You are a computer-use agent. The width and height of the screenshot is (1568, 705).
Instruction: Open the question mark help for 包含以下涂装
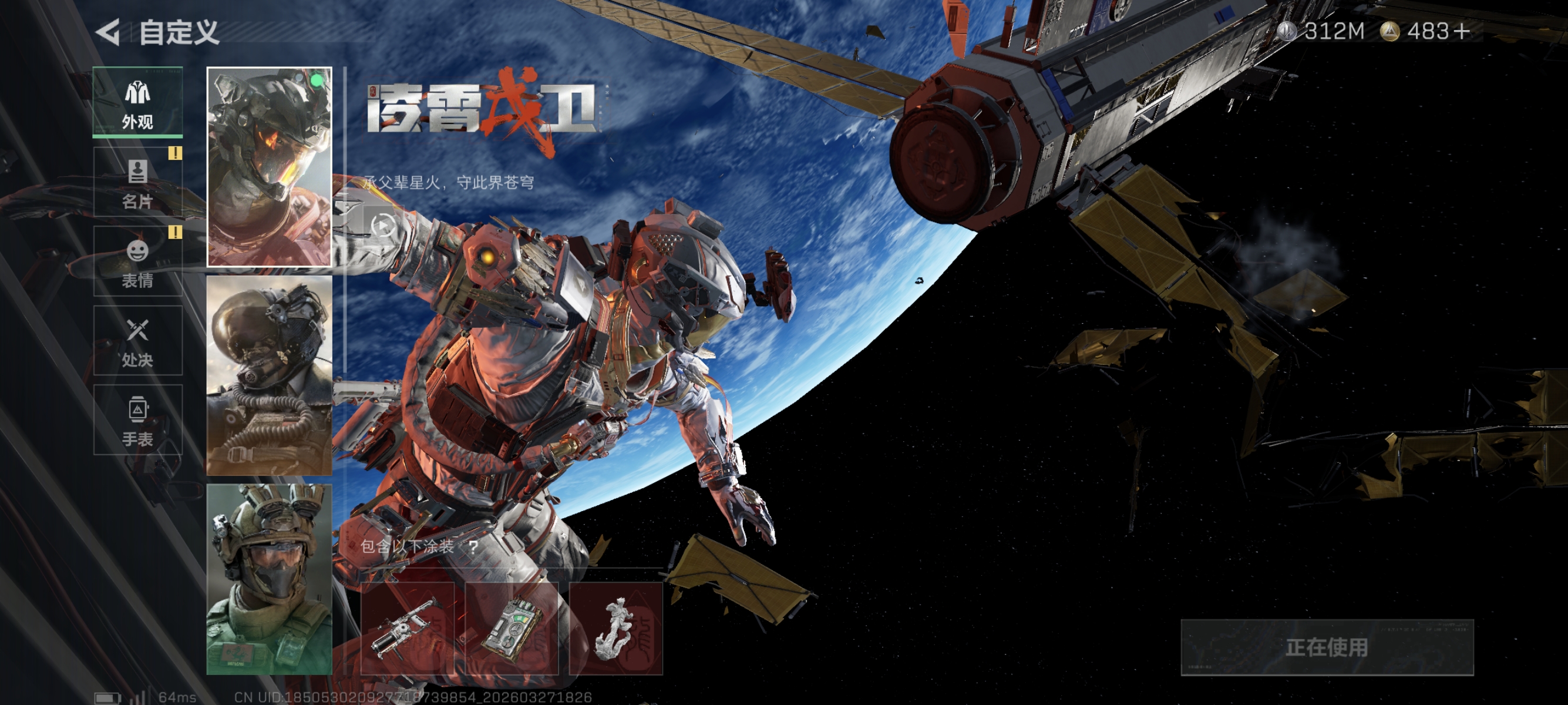click(x=473, y=547)
